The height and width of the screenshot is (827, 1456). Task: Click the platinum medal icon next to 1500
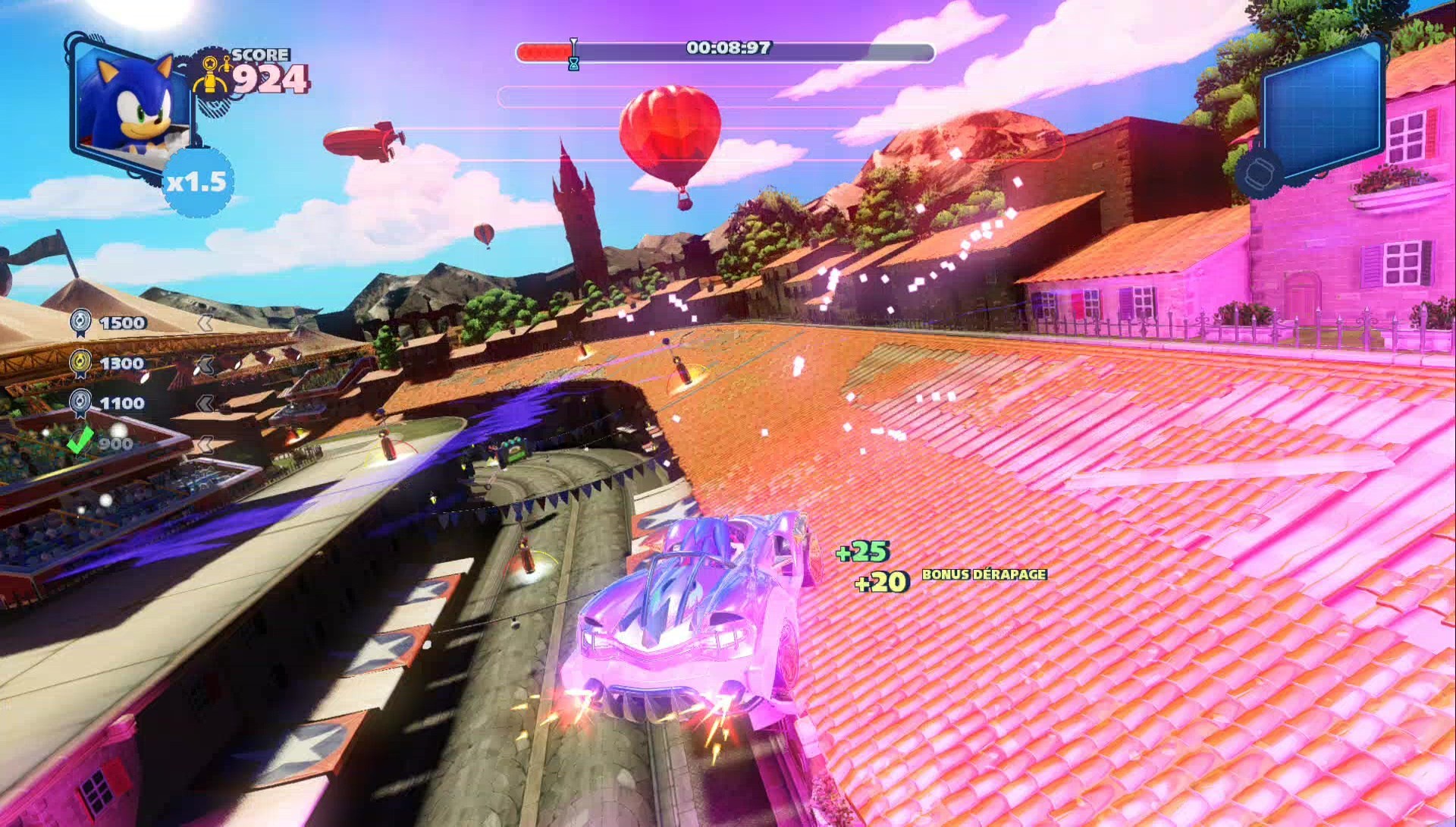[82, 322]
